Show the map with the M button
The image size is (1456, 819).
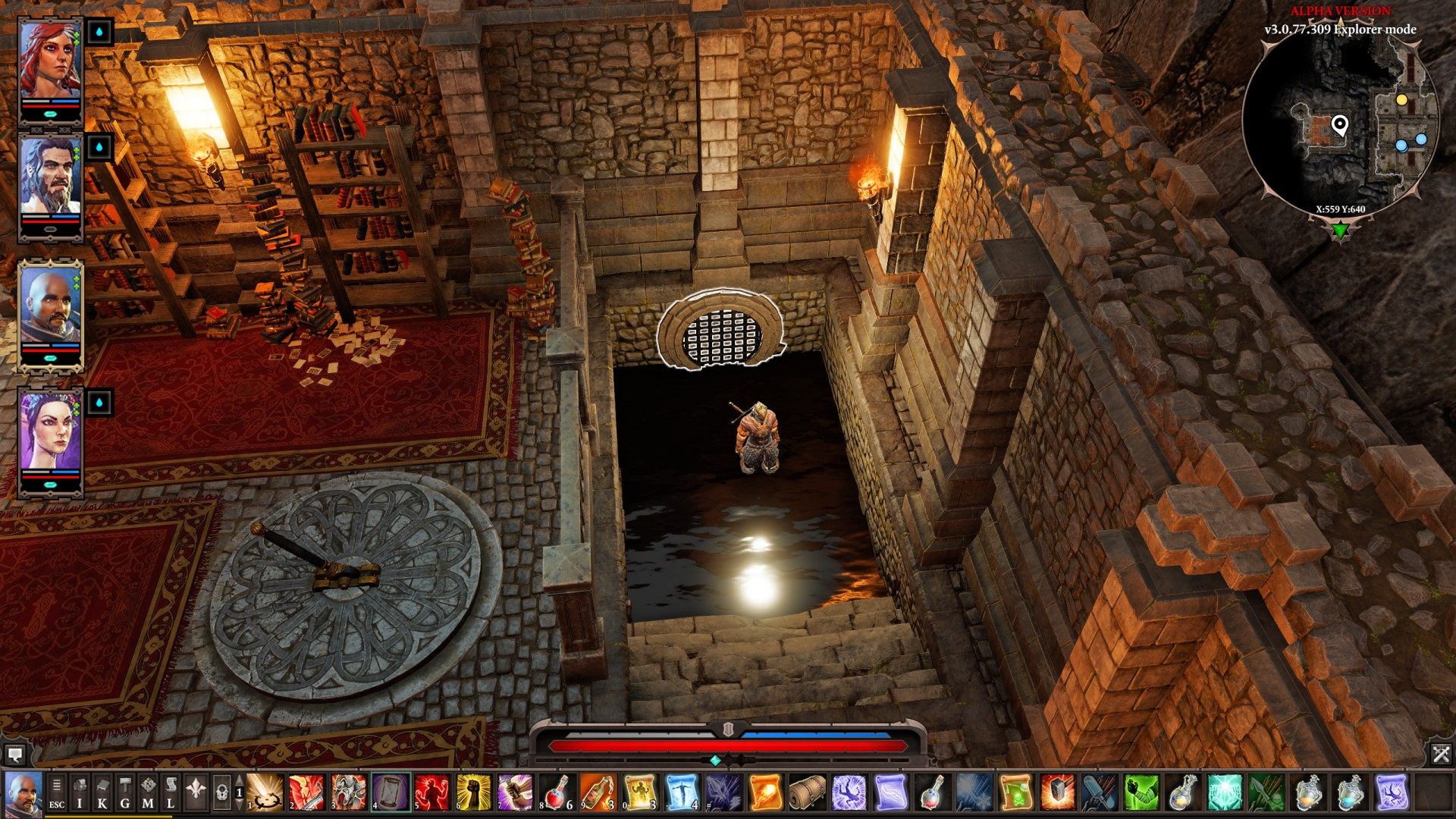(149, 792)
